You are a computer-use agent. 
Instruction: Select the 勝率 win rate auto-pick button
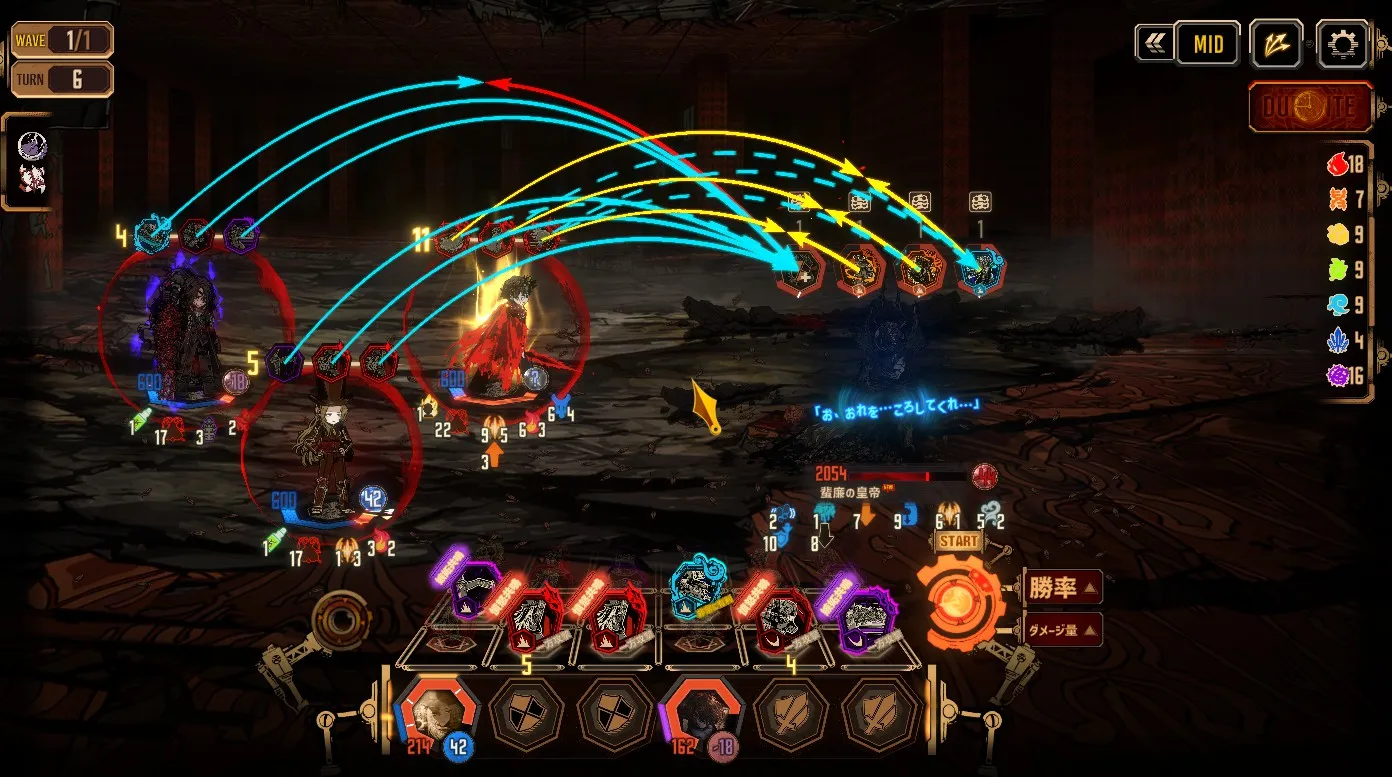click(1062, 587)
